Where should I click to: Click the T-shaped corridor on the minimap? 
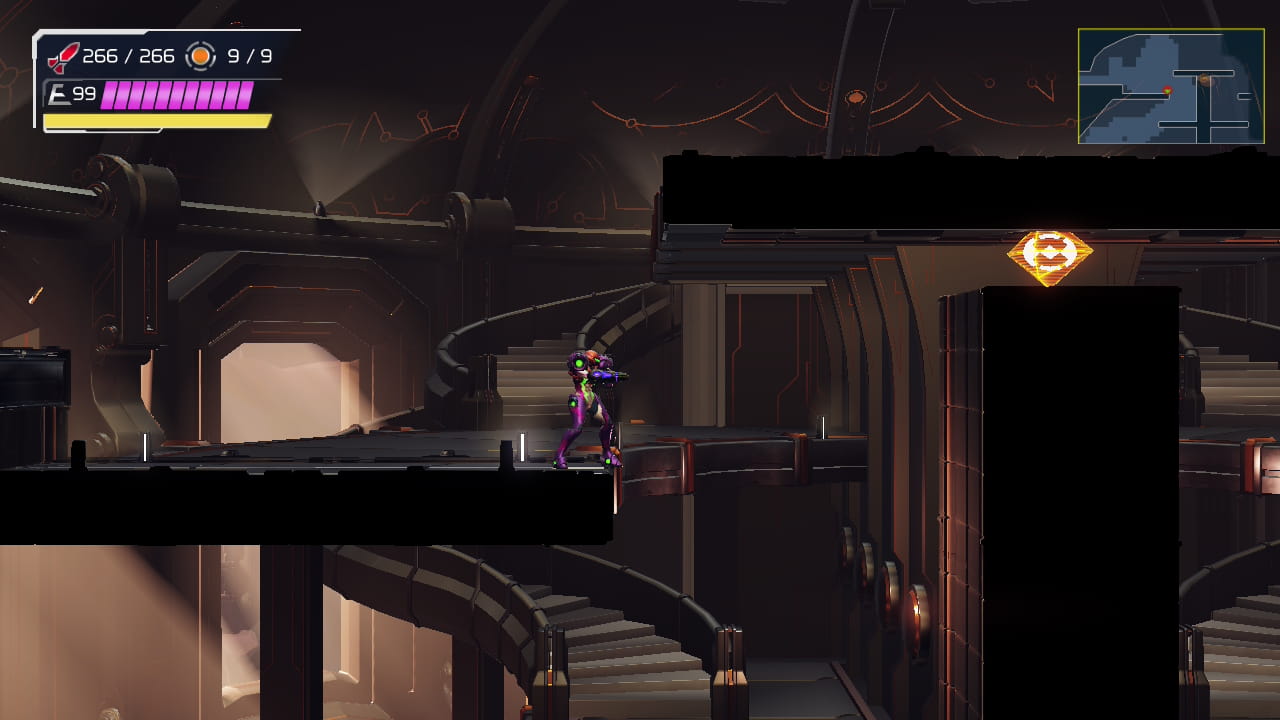tap(1204, 73)
